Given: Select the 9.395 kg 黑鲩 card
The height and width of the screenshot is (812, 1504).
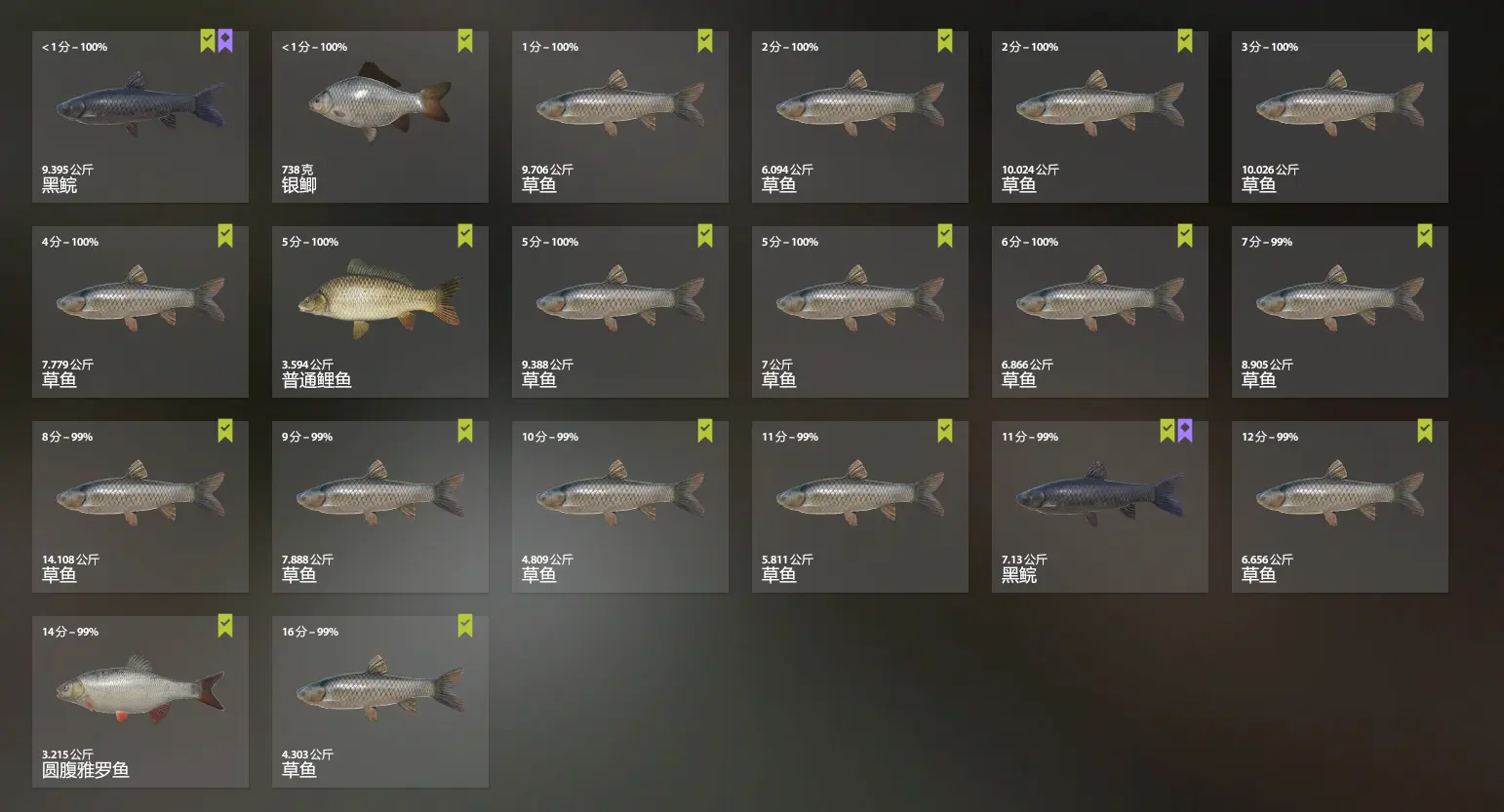Looking at the screenshot, I should click(139, 117).
